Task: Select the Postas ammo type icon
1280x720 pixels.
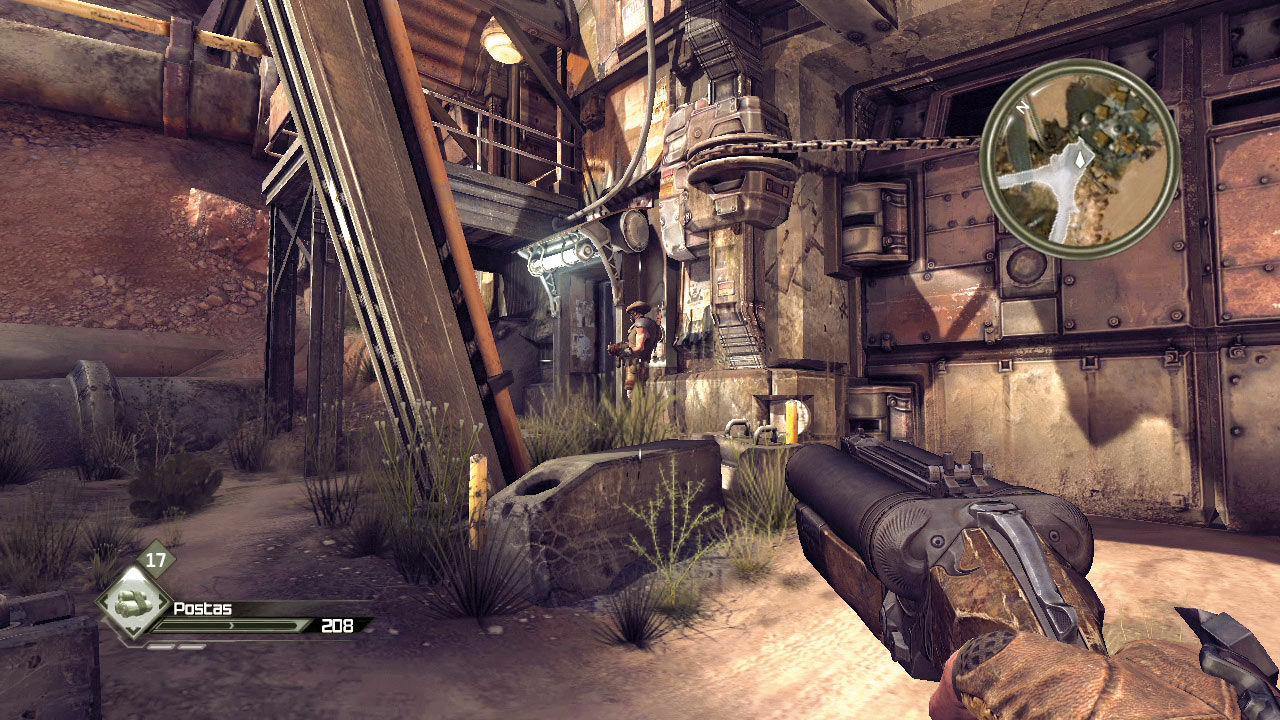Action: [133, 605]
